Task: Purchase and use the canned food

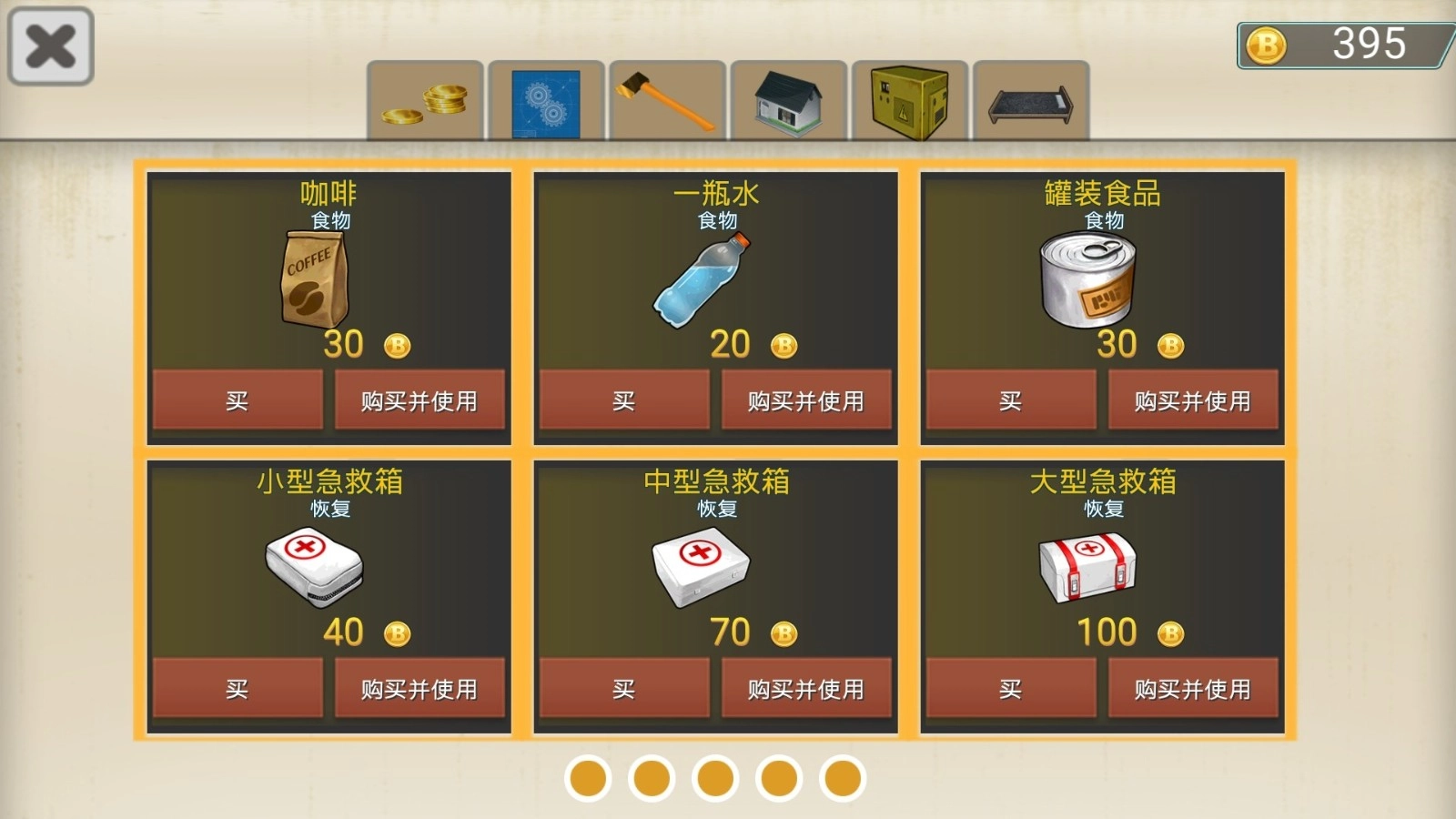Action: [x=1194, y=400]
